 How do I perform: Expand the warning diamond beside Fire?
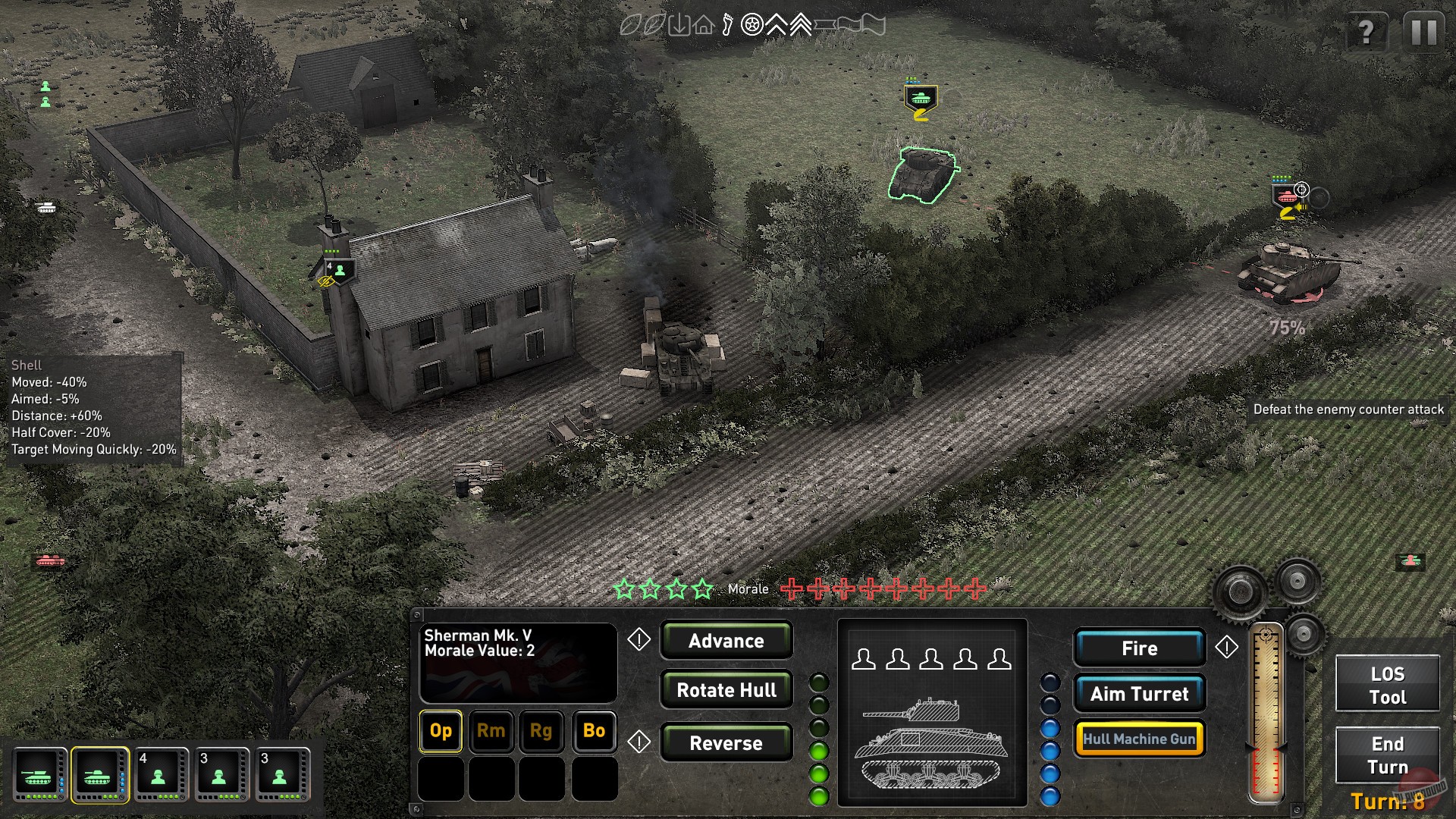click(x=1227, y=648)
